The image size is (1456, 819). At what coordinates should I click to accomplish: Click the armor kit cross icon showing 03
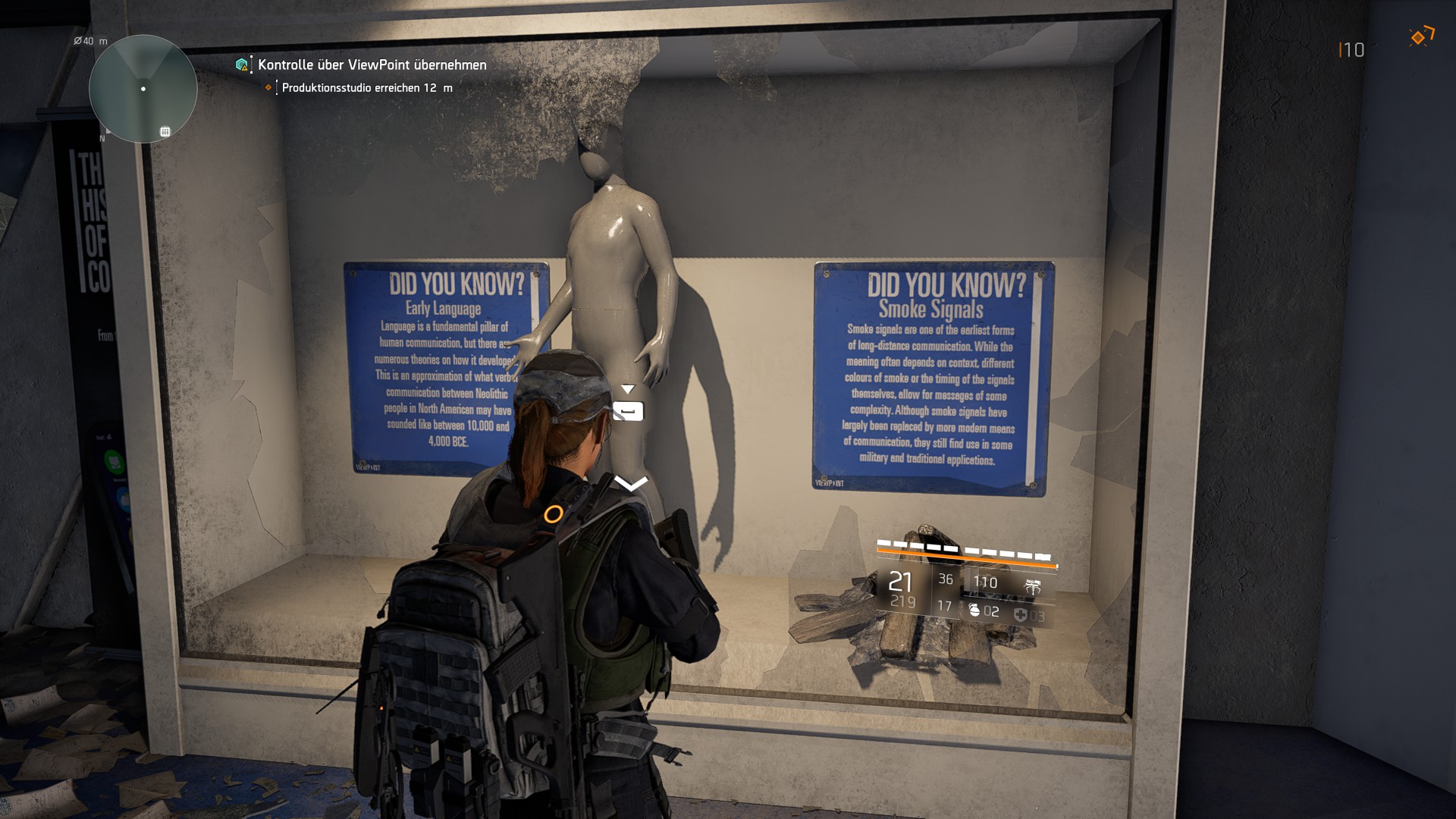click(1021, 614)
